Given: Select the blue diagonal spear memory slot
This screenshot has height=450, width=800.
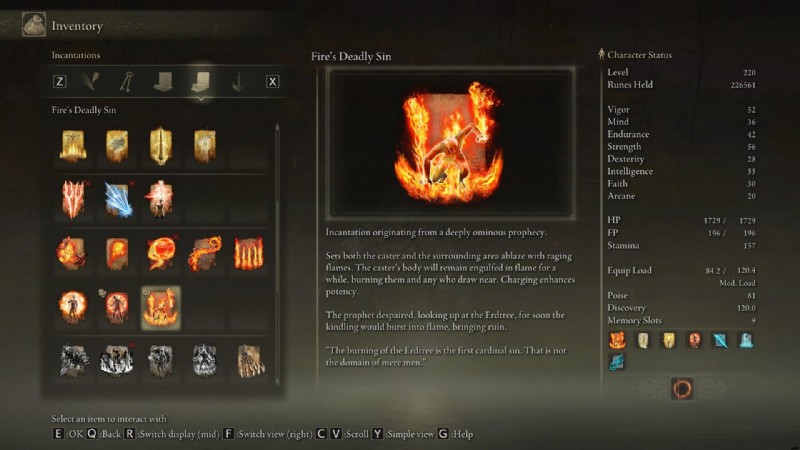Looking at the screenshot, I should coord(720,340).
